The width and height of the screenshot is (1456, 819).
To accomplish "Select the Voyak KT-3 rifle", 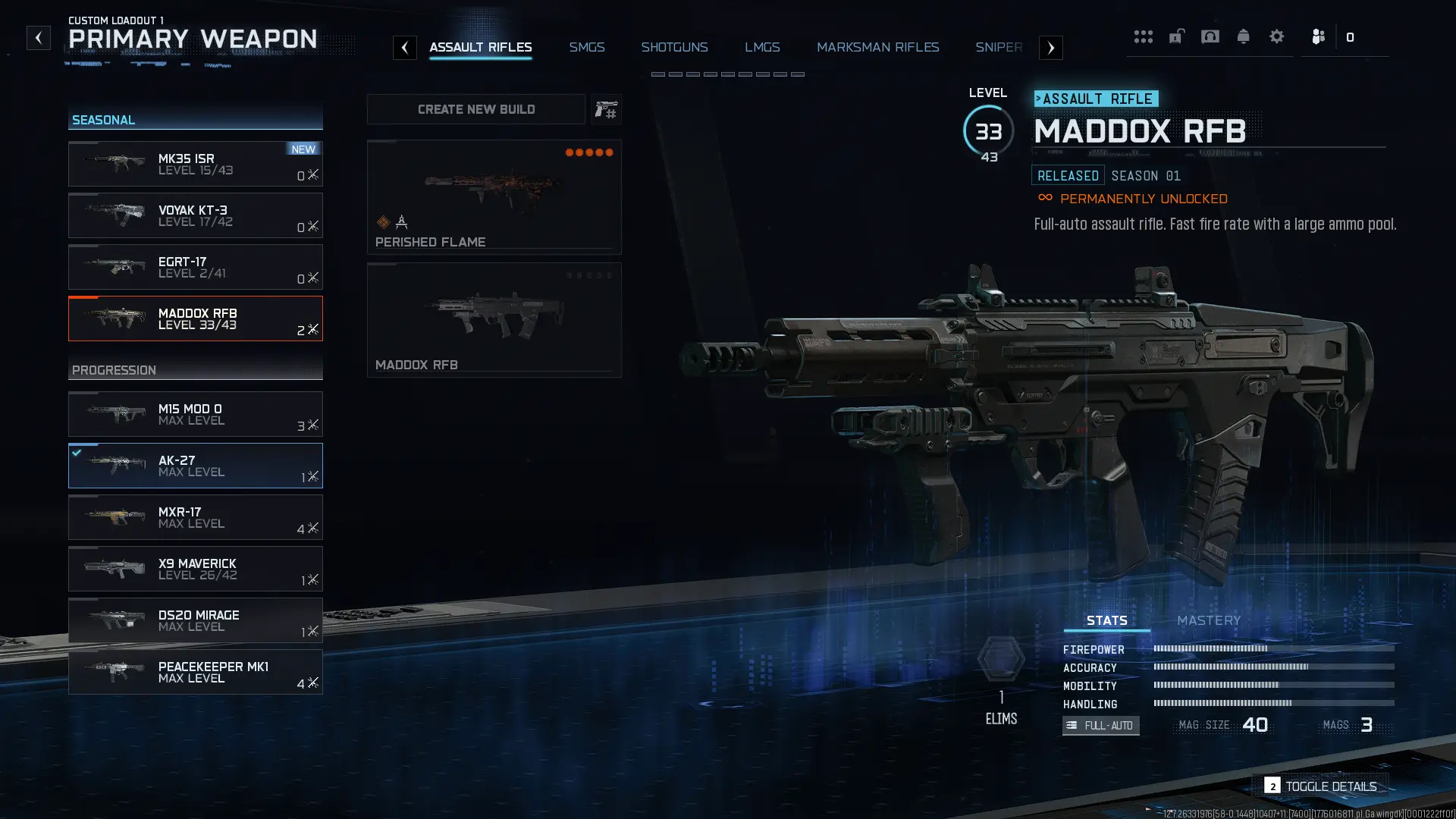I will tap(195, 215).
